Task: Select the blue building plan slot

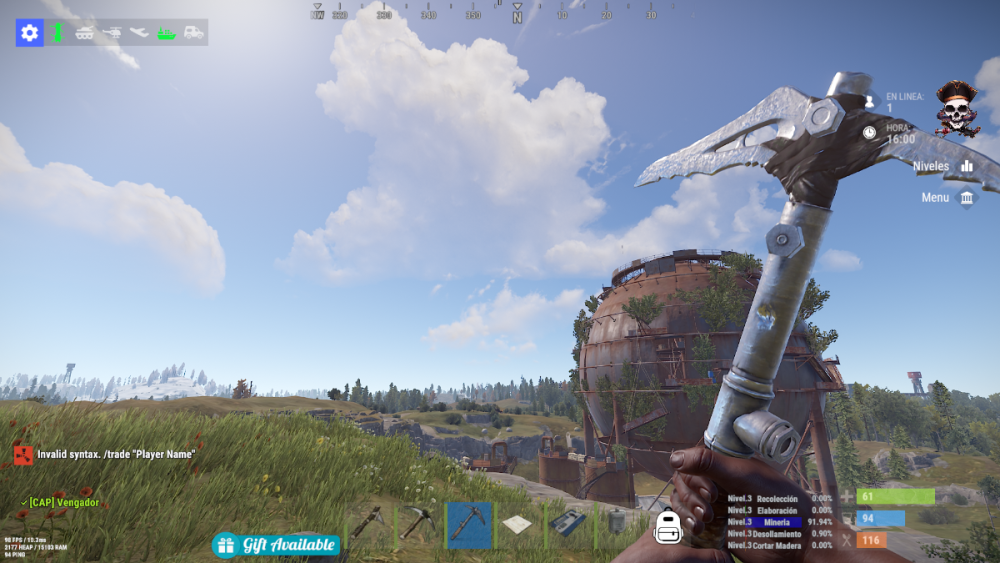Action: pos(567,523)
